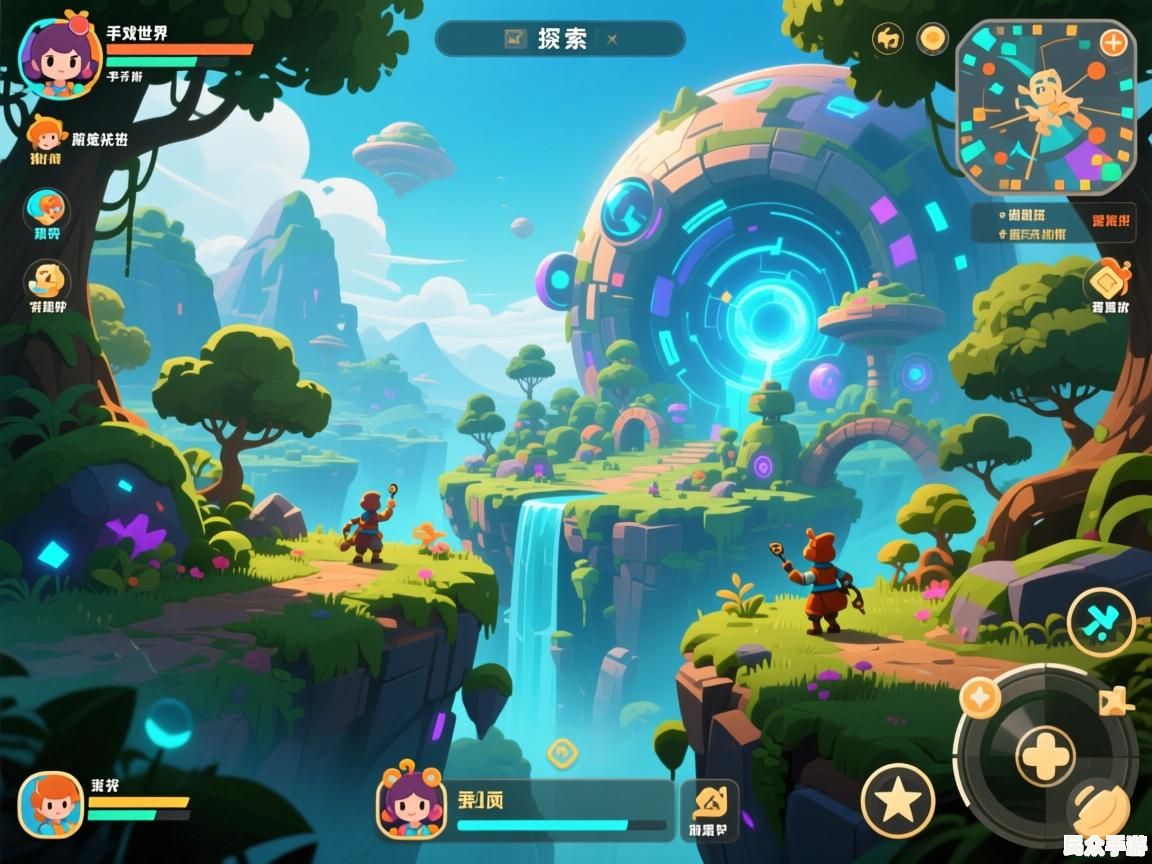Close the 探索 banner with its X
This screenshot has width=1152, height=864.
[613, 39]
